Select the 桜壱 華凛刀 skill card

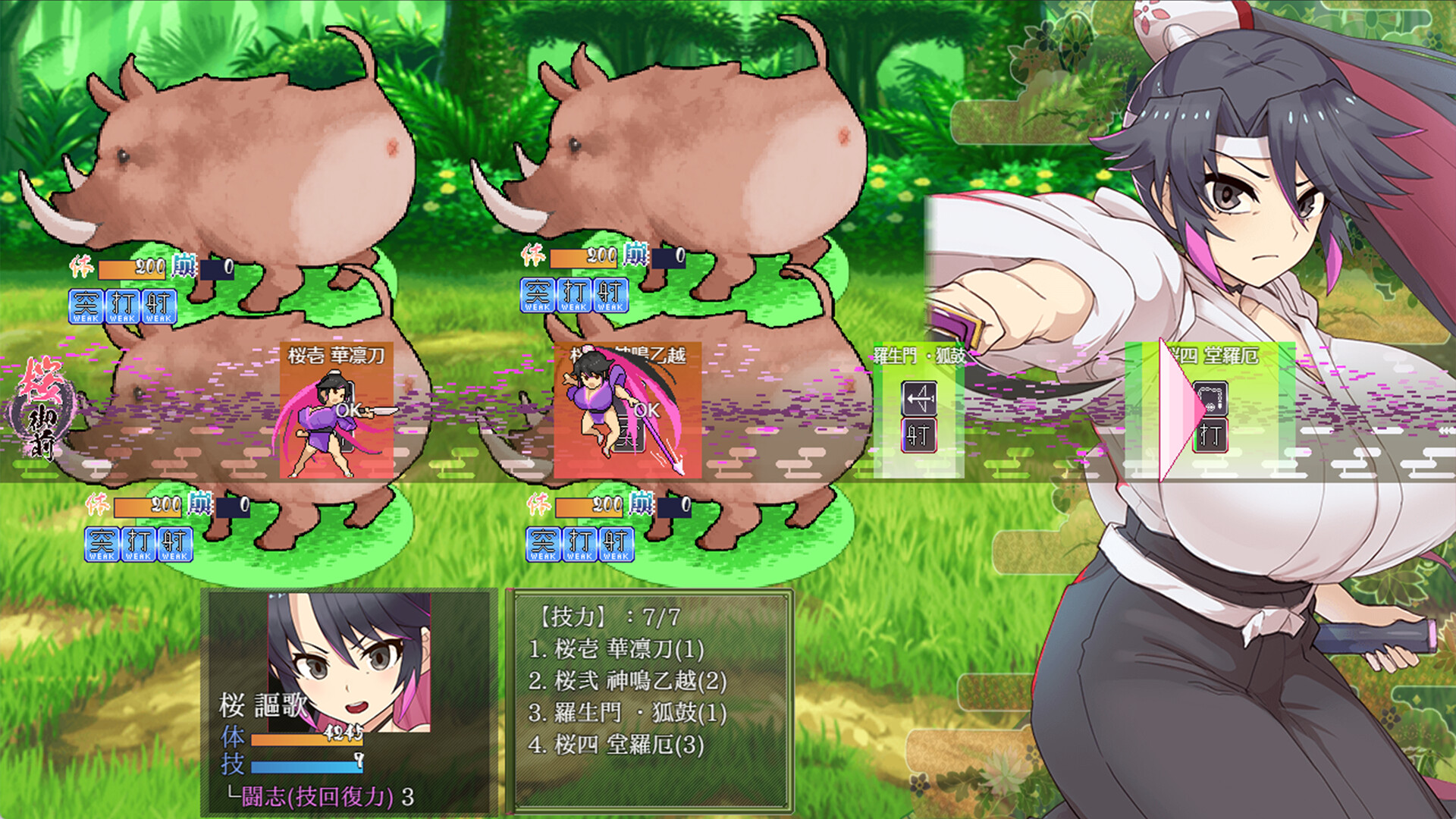click(x=337, y=410)
